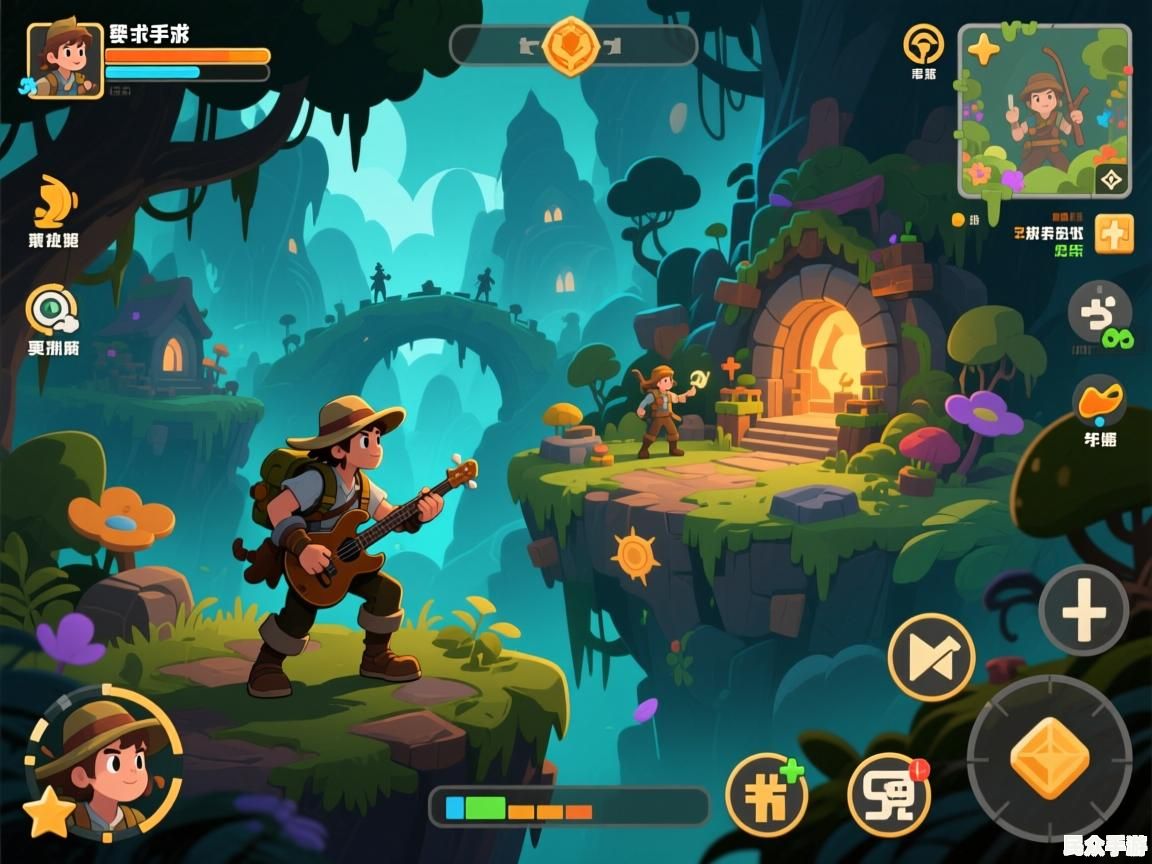The width and height of the screenshot is (1152, 864).
Task: Tap the yellow square plus button
Action: pos(1114,234)
